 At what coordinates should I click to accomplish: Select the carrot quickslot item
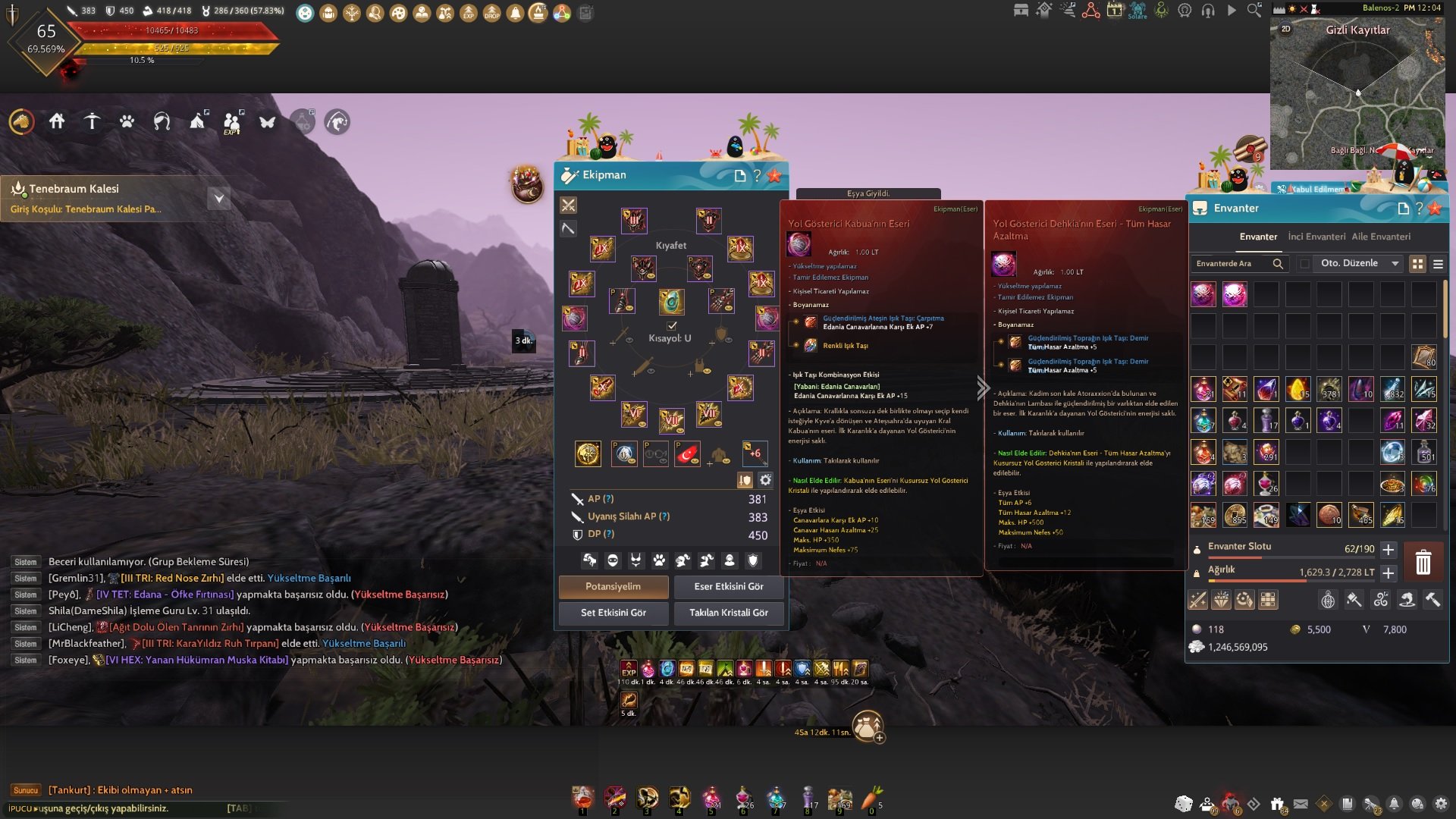click(x=872, y=798)
